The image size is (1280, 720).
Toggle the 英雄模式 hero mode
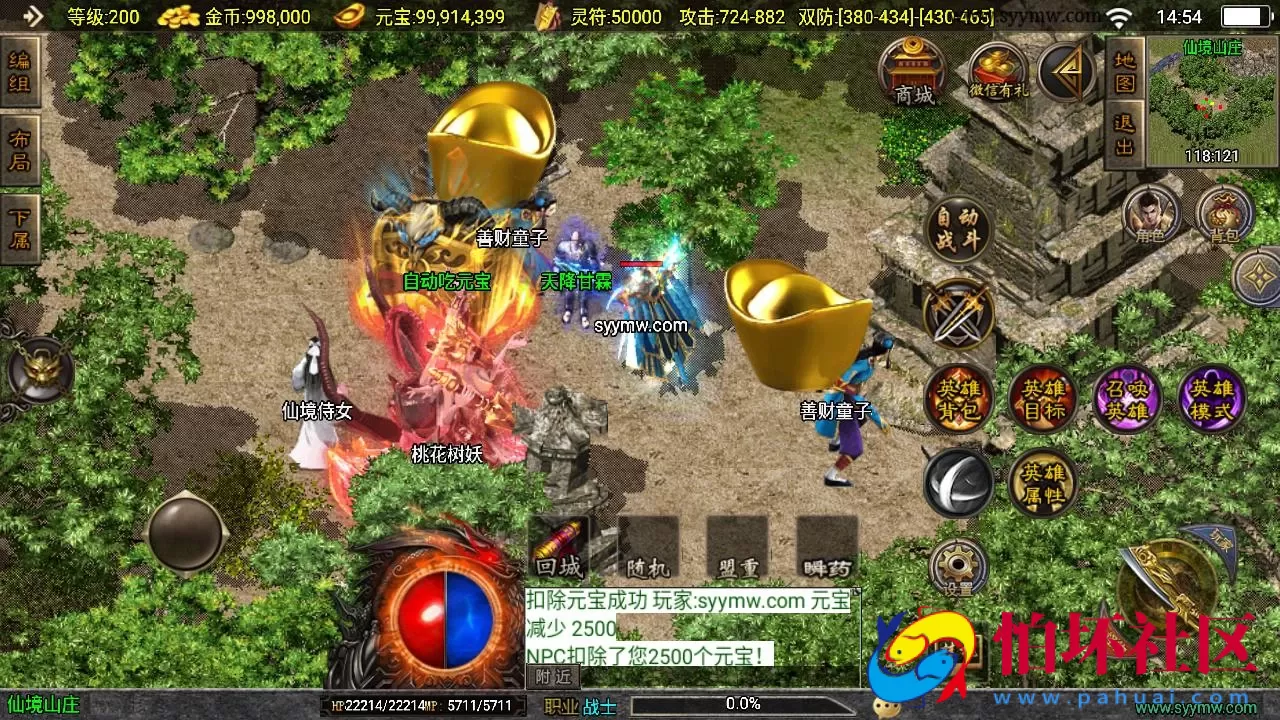pos(1212,399)
